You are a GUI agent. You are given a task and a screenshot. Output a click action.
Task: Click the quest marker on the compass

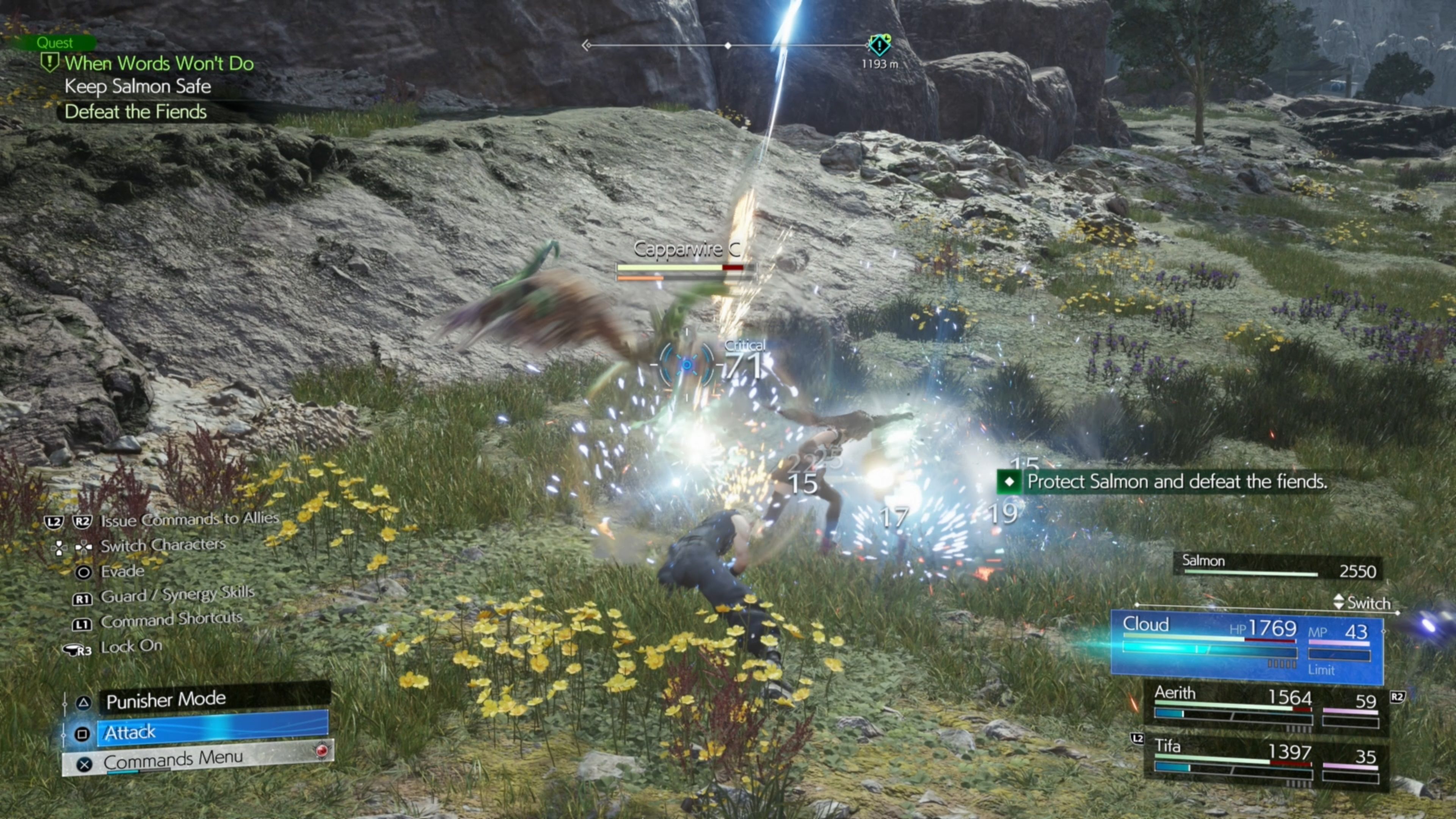[x=879, y=45]
